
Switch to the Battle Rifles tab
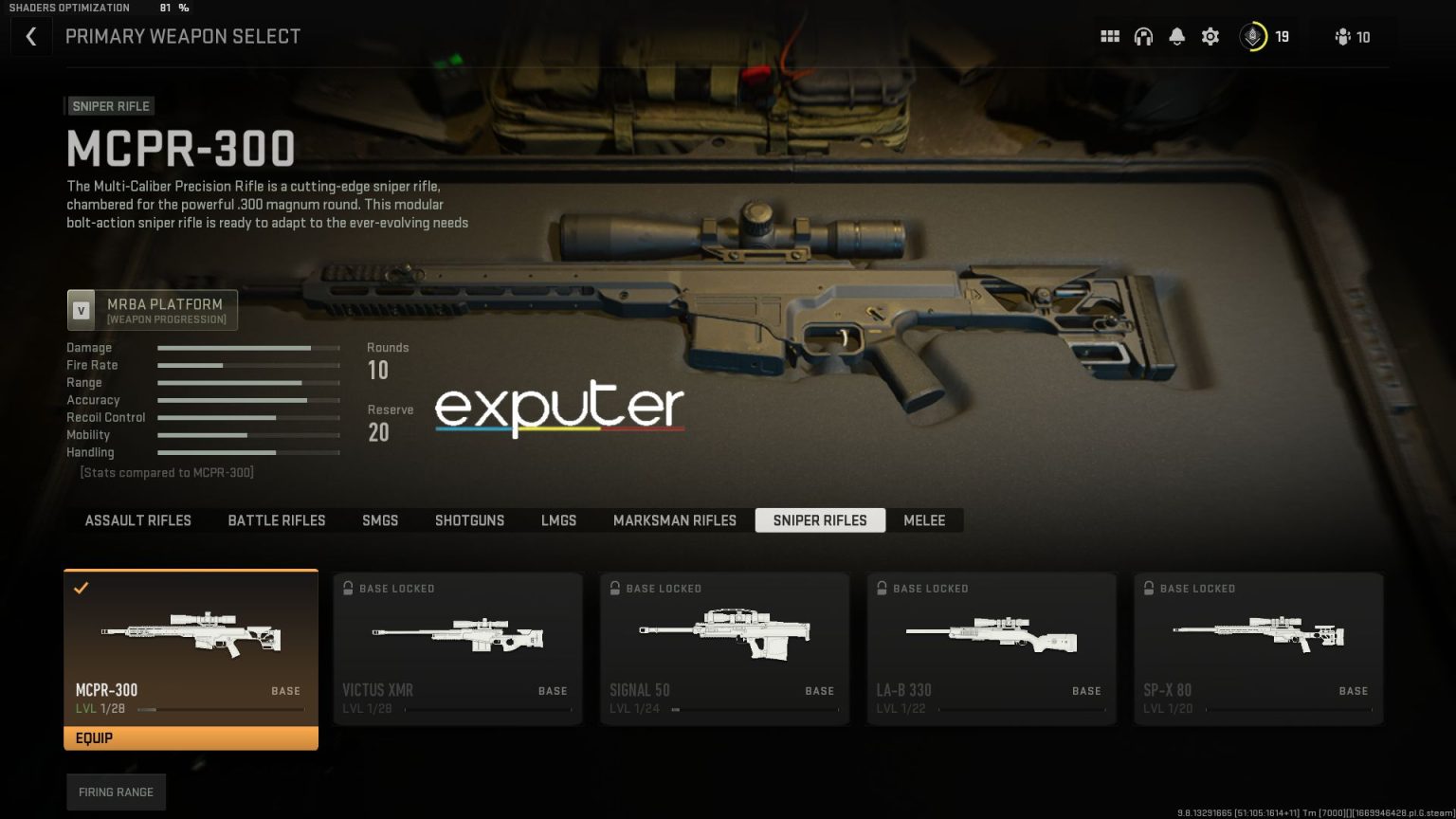[277, 520]
